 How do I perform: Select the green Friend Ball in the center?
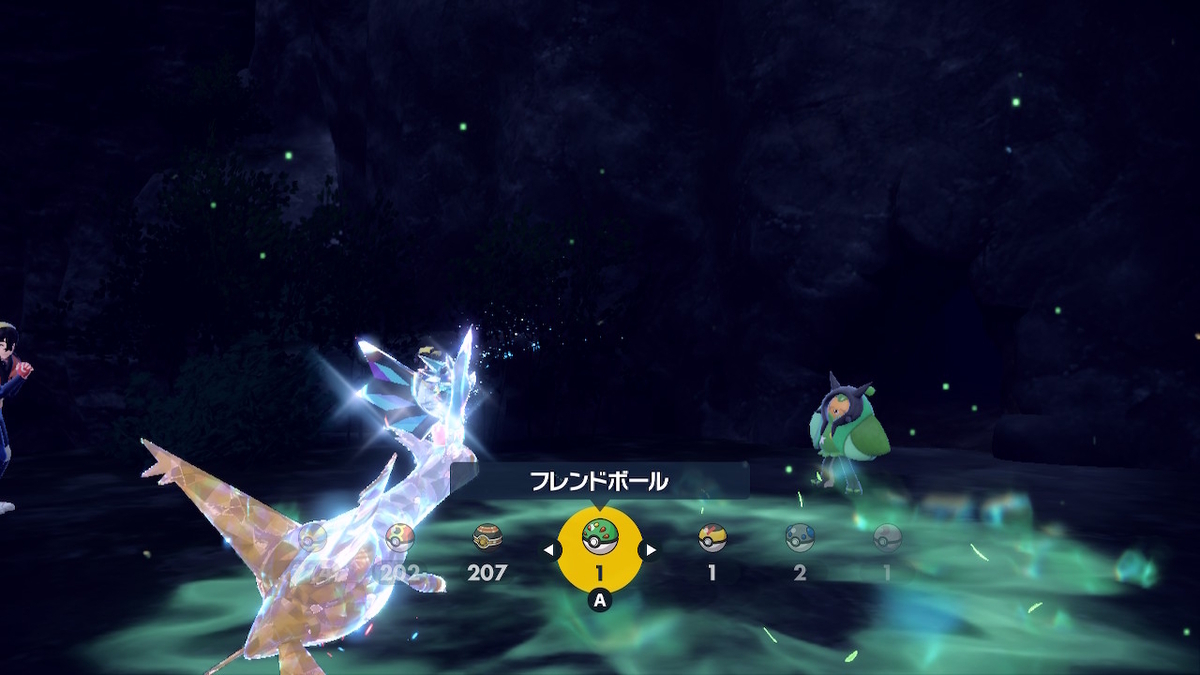click(600, 539)
